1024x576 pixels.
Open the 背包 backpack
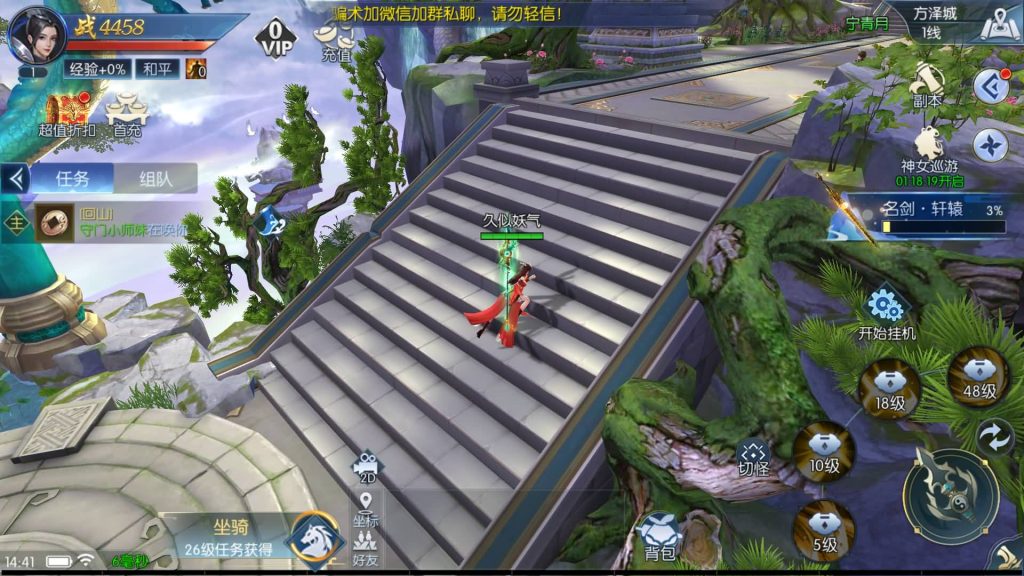point(659,535)
